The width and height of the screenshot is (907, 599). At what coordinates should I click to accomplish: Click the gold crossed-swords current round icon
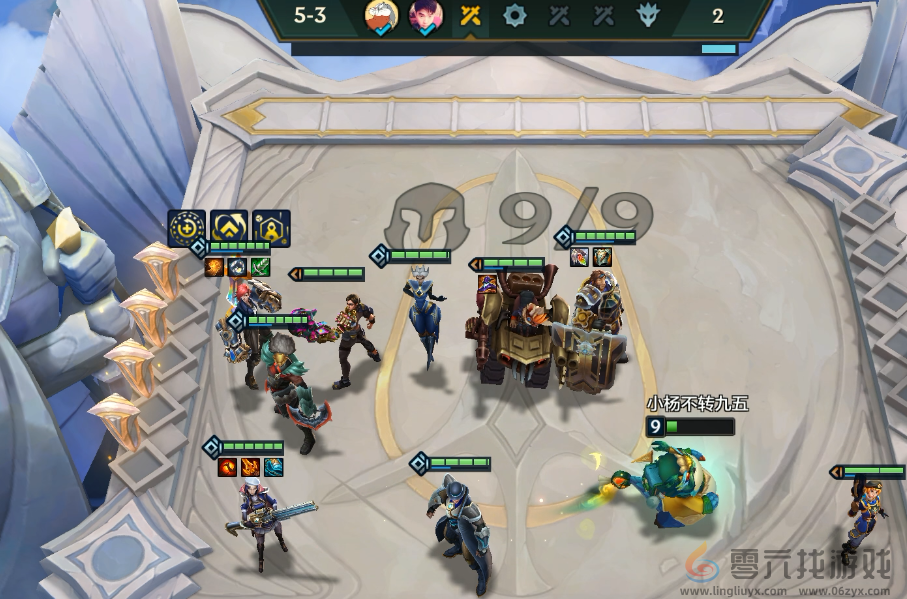point(470,16)
